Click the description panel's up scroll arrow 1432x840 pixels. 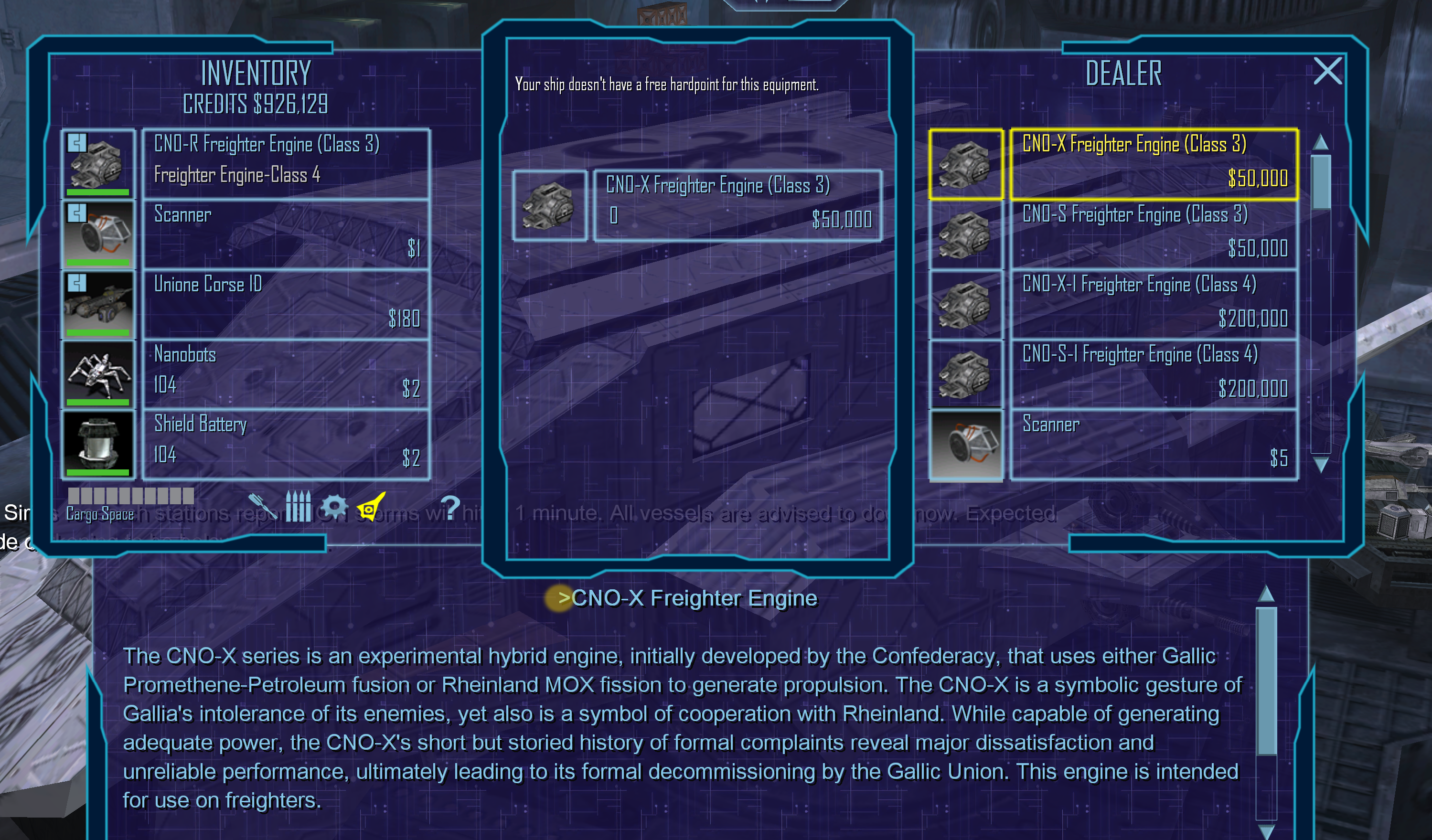click(1266, 594)
